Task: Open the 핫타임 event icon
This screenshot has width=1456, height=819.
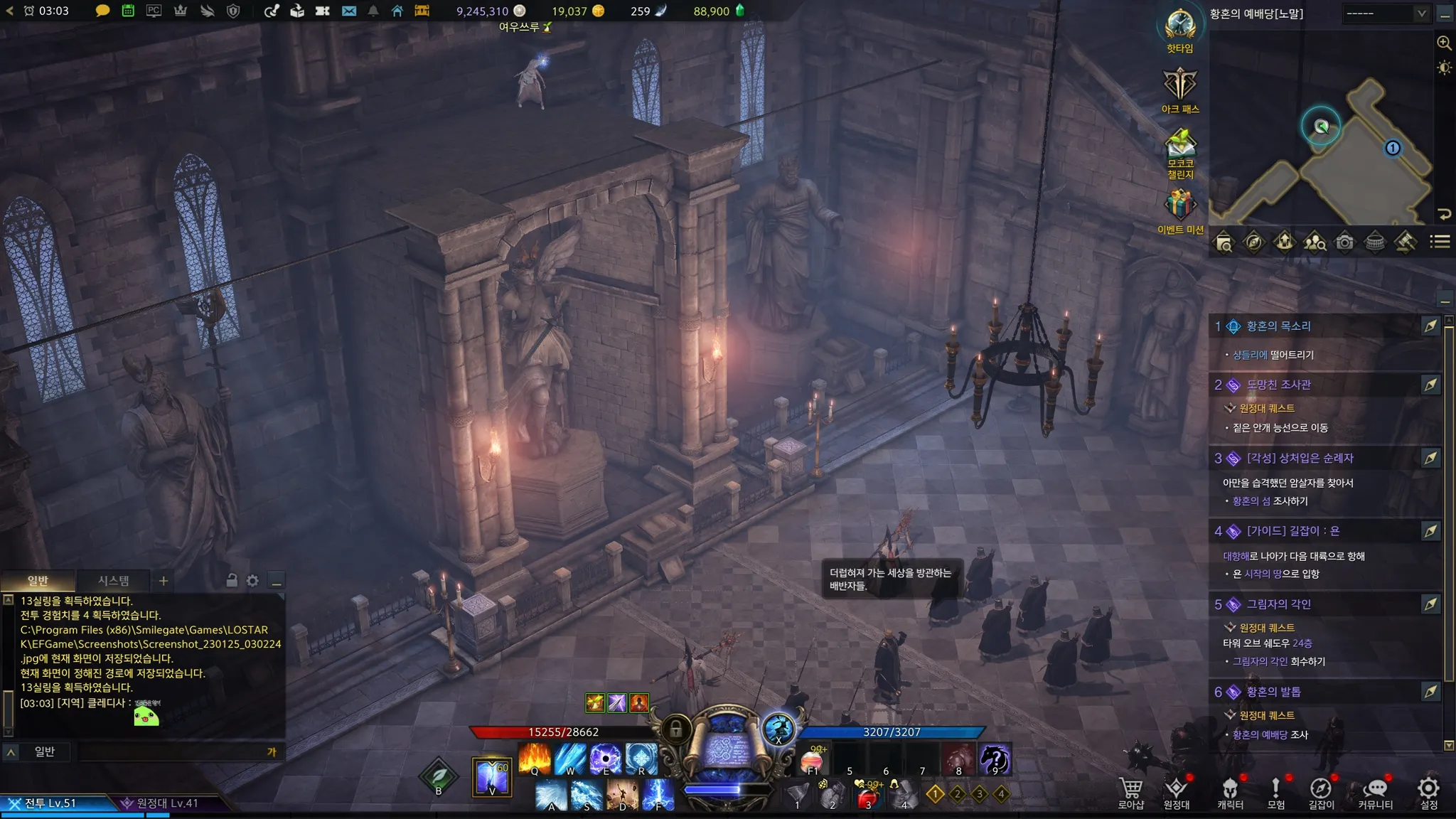Action: click(1180, 27)
